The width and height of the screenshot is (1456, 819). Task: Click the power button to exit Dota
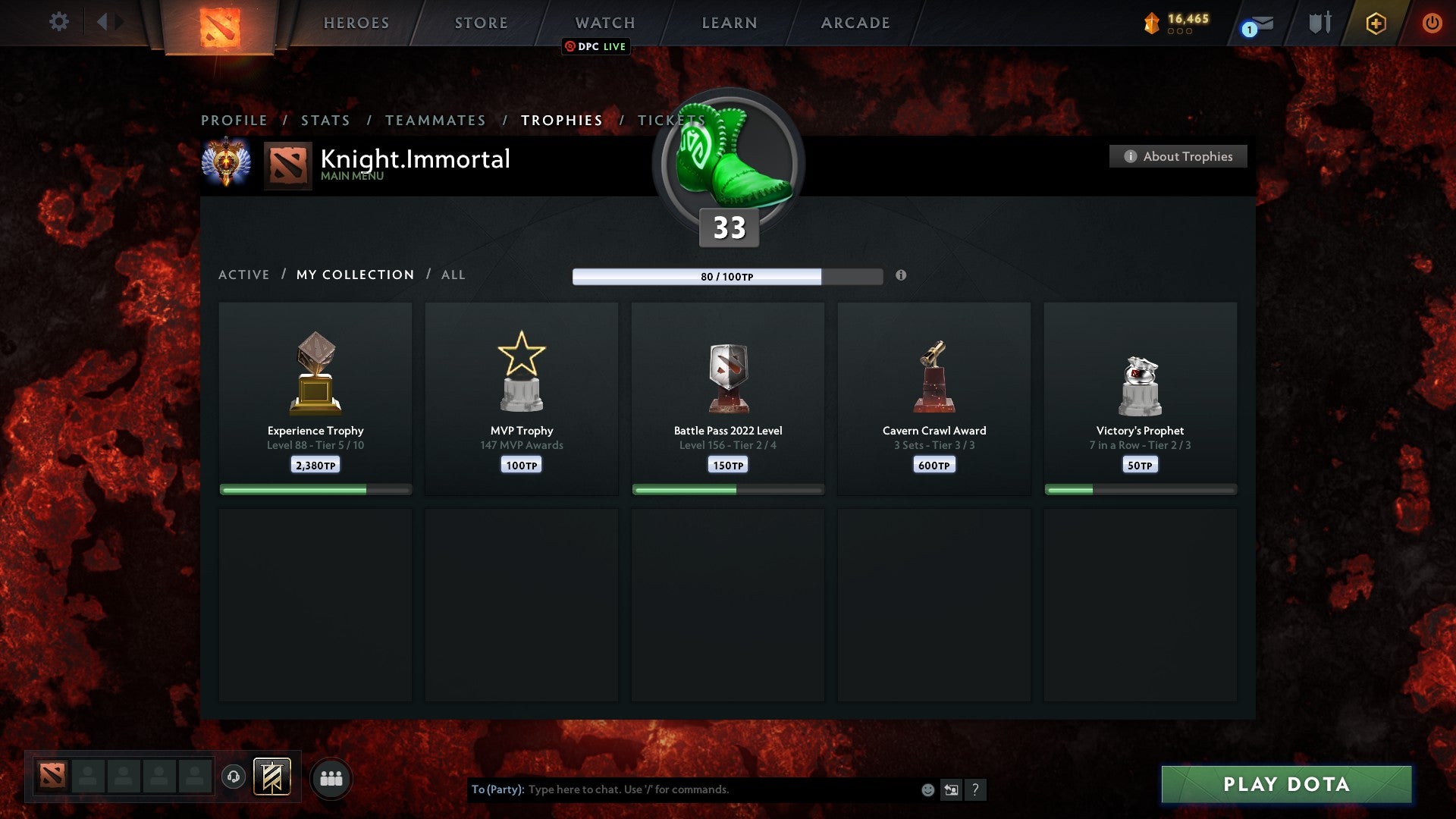click(1432, 23)
